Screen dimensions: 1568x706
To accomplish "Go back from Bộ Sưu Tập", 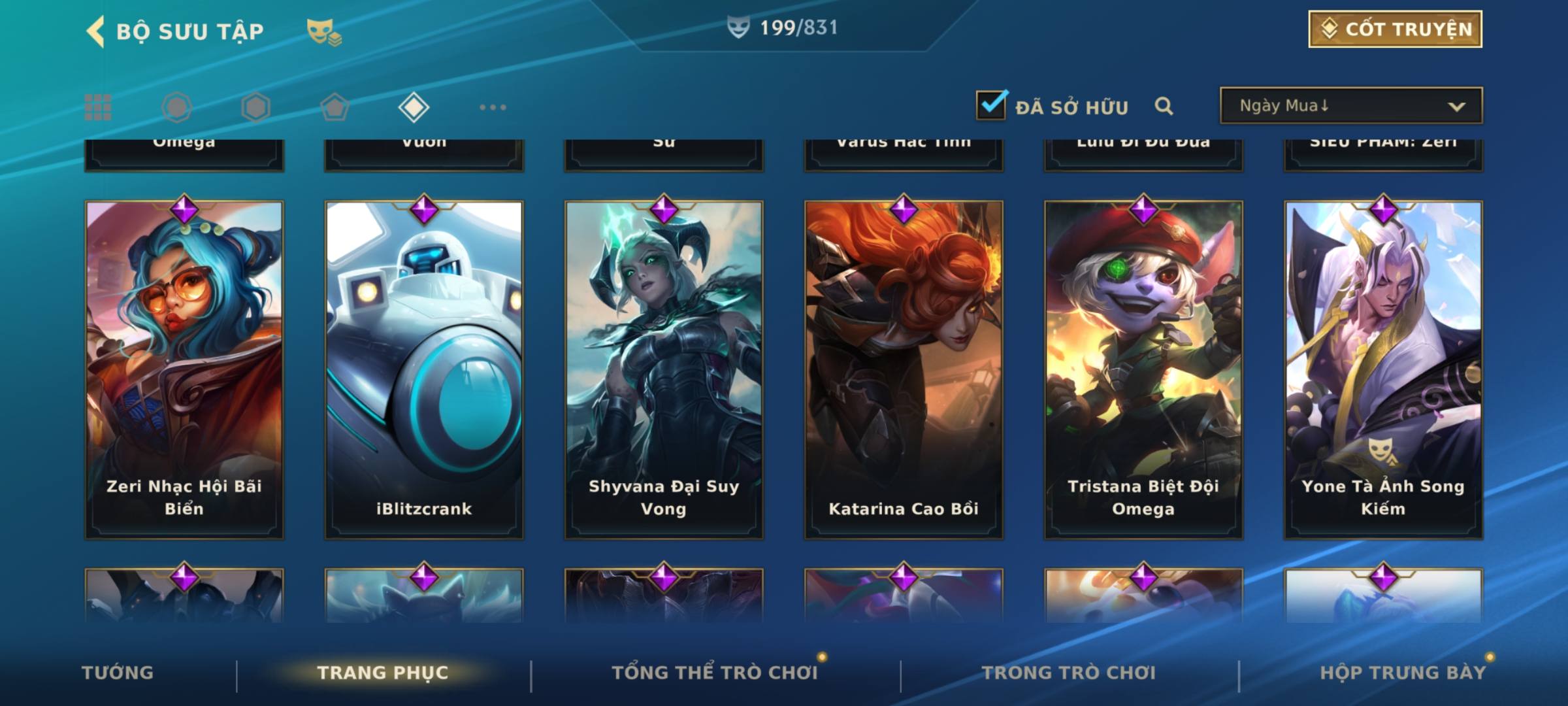I will (x=96, y=31).
